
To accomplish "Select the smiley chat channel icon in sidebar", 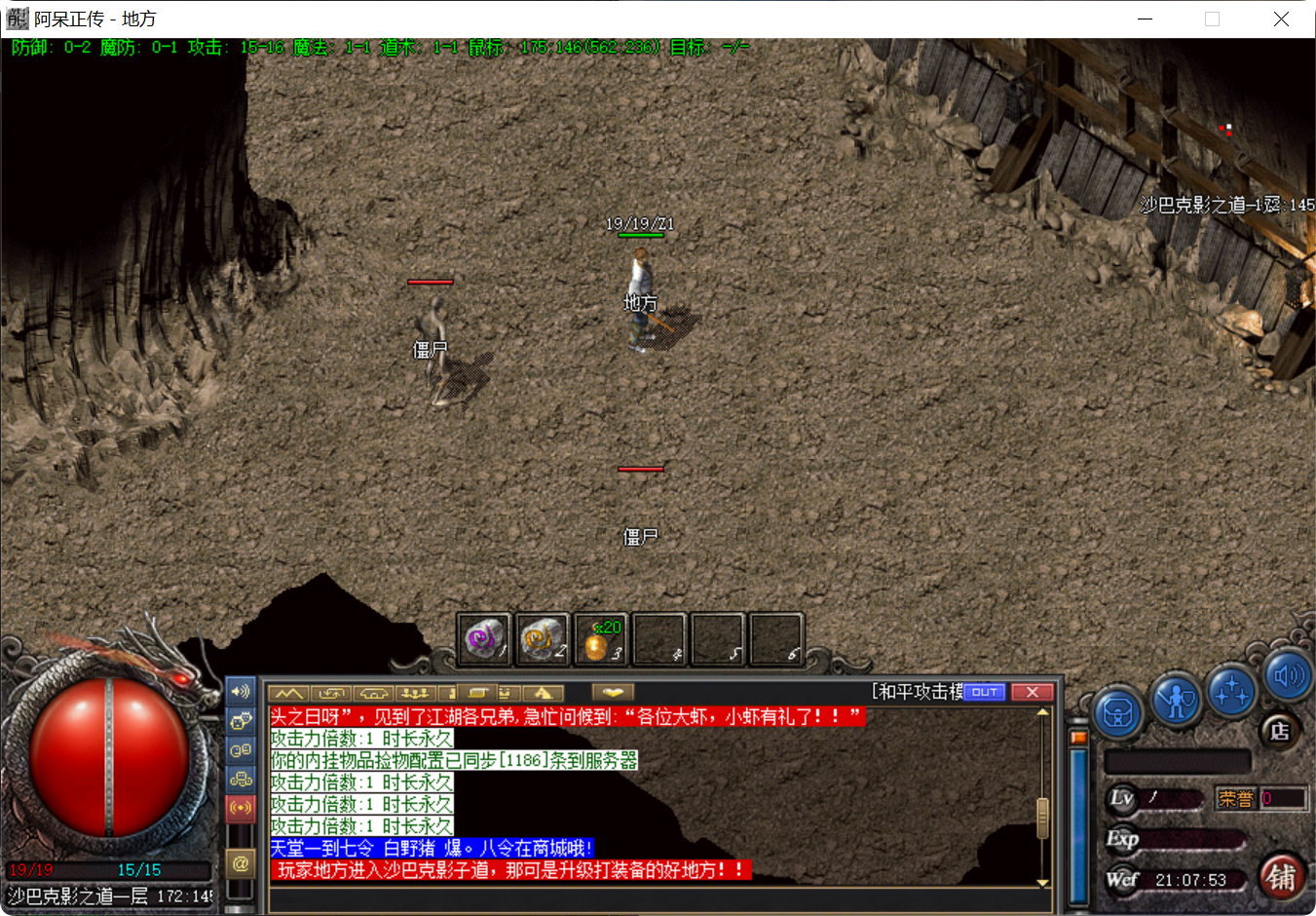I will (x=240, y=719).
